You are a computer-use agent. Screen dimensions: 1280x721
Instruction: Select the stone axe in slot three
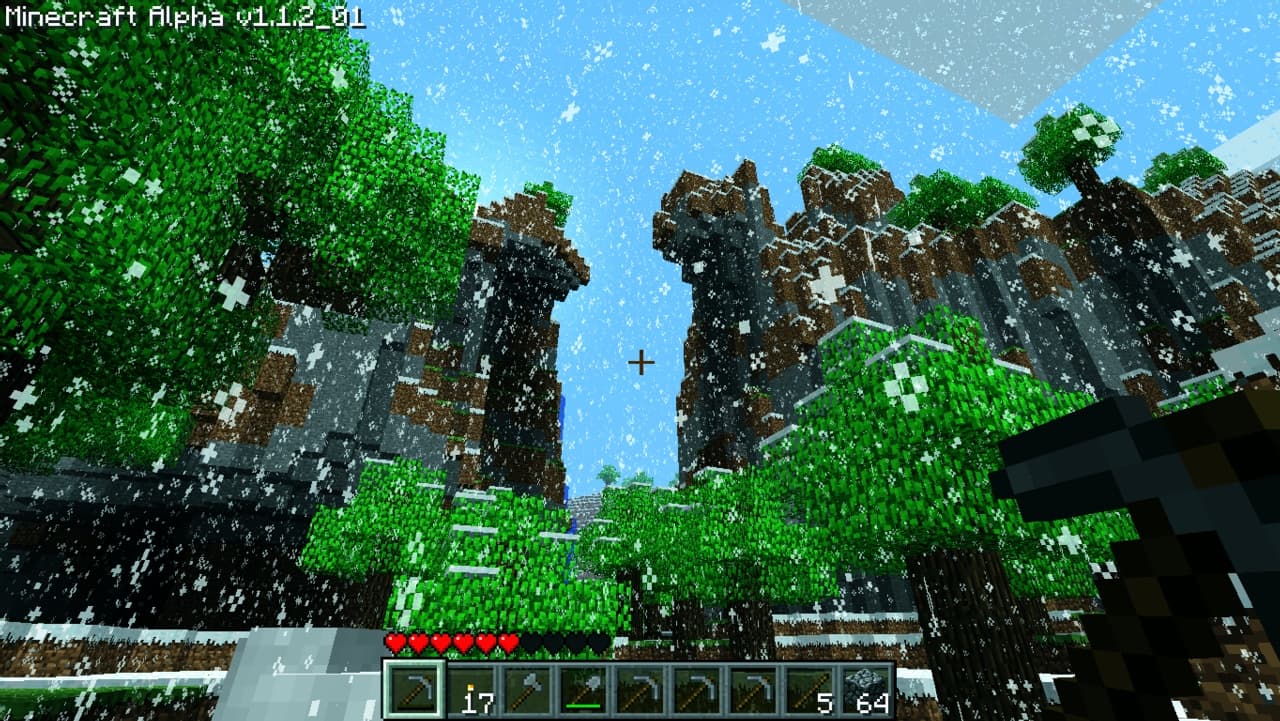click(528, 688)
